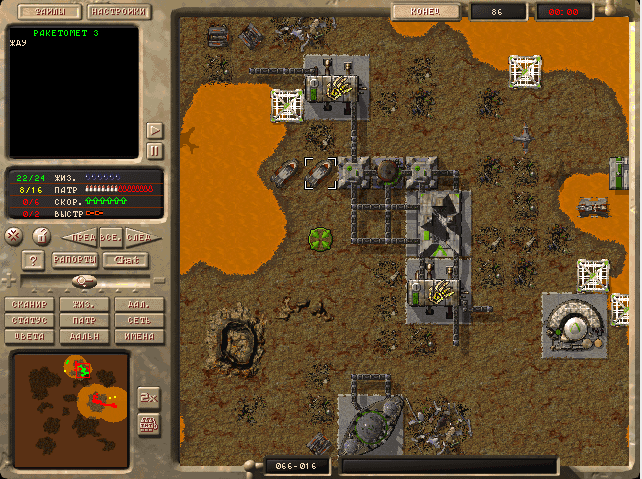This screenshot has width=642, height=479.
Task: Open the Рапорты (Reports) screen
Action: [74, 260]
